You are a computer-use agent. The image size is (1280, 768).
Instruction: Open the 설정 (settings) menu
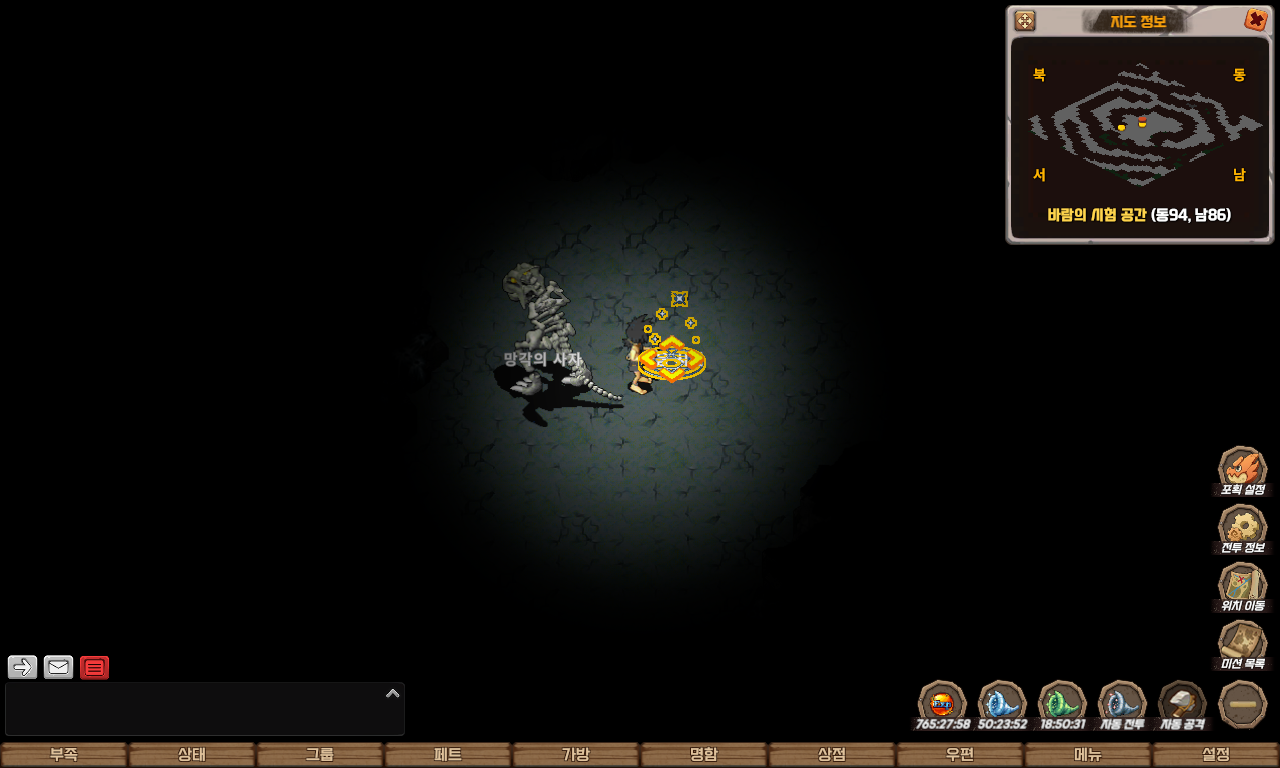pyautogui.click(x=1216, y=755)
